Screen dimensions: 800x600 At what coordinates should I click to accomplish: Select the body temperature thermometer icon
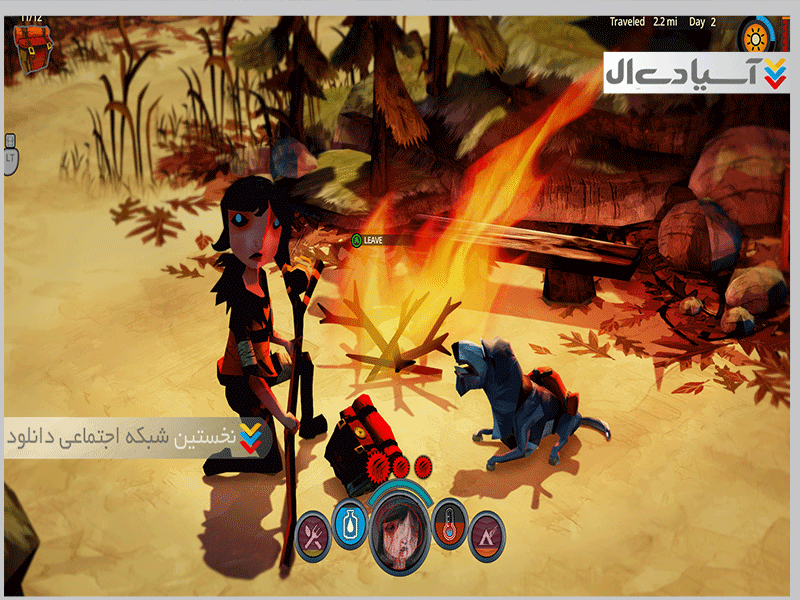point(450,521)
